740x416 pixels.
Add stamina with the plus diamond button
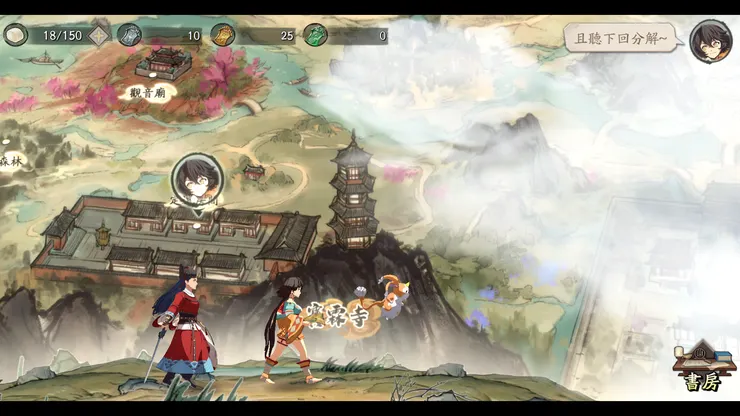99,36
